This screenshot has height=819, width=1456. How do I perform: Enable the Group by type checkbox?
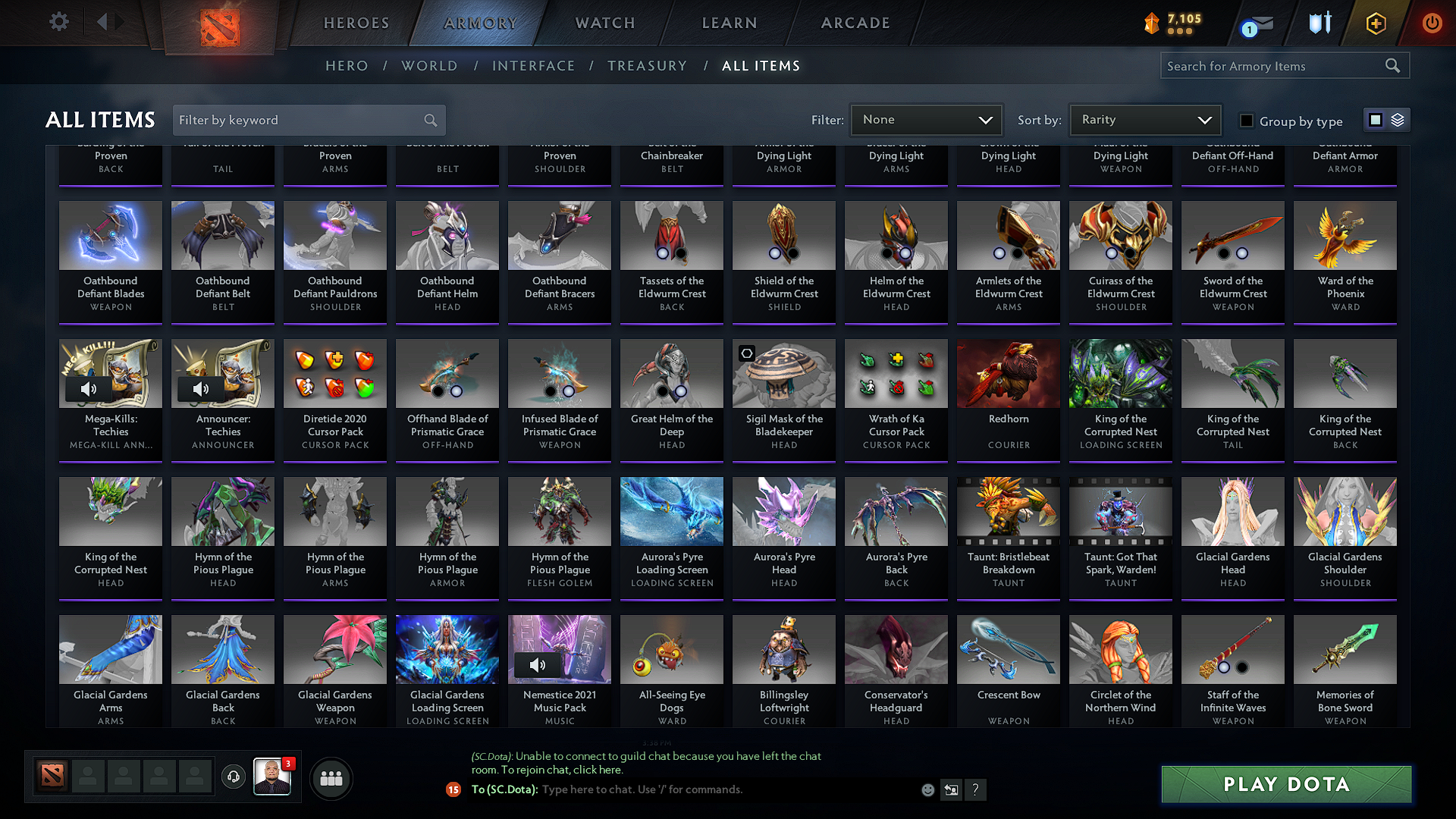[1247, 121]
